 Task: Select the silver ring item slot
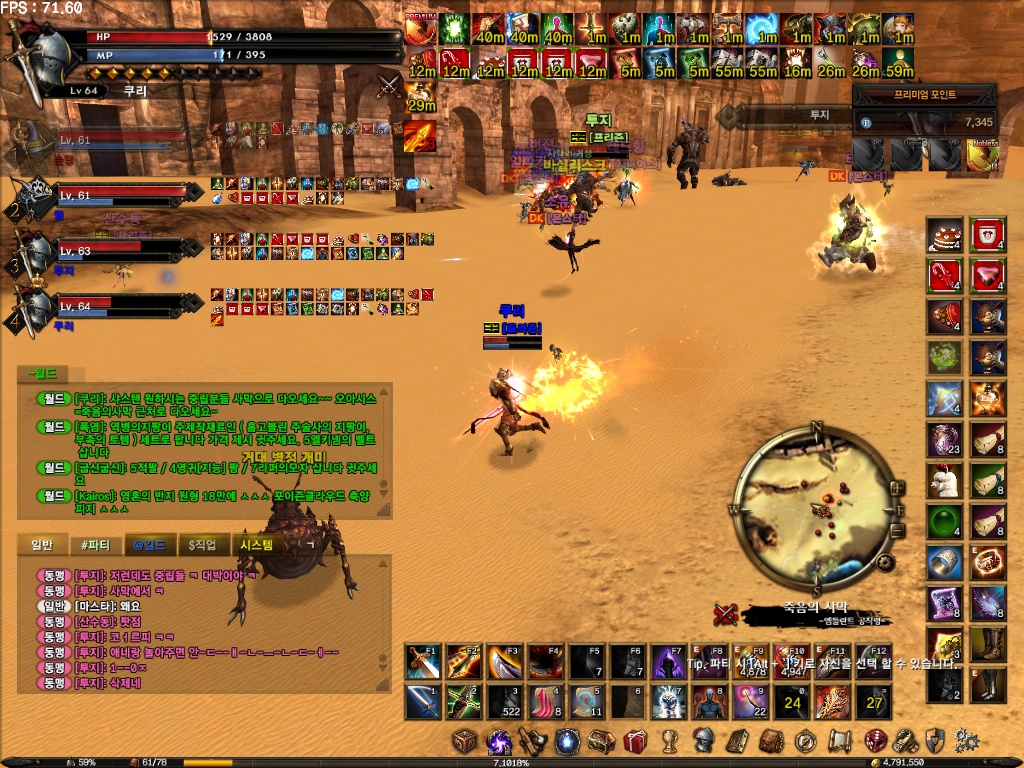(x=944, y=562)
